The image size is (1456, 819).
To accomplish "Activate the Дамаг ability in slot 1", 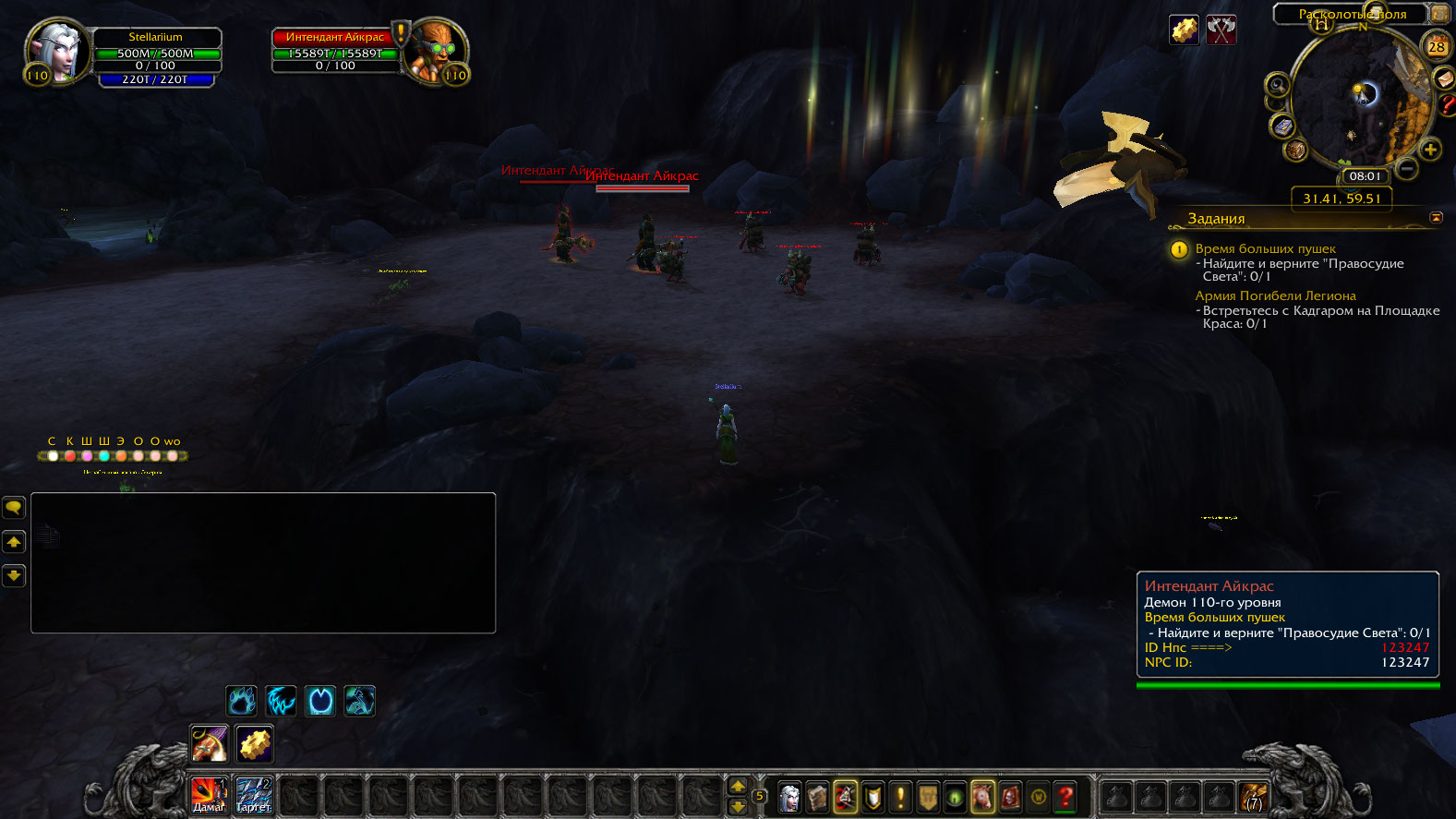I will (x=209, y=794).
